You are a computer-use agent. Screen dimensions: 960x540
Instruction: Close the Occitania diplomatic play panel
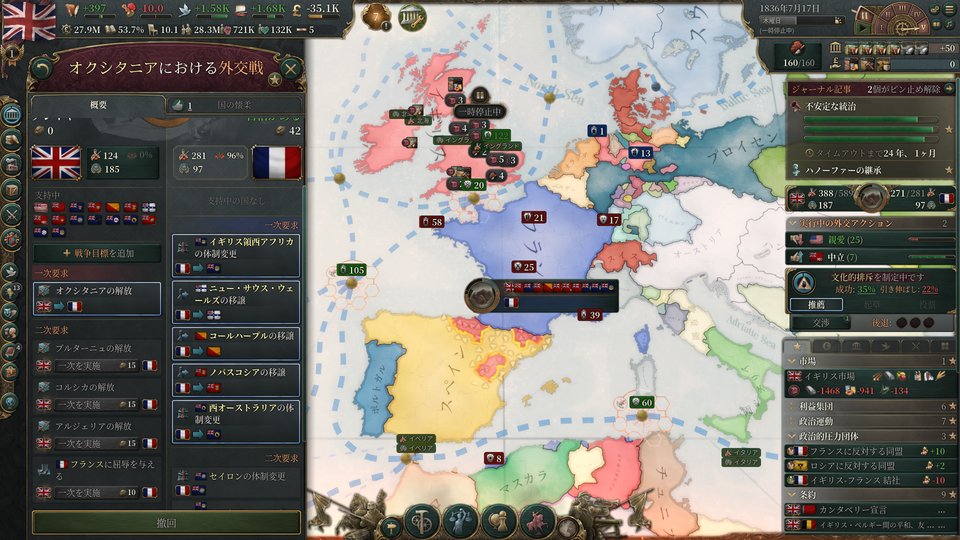[290, 68]
